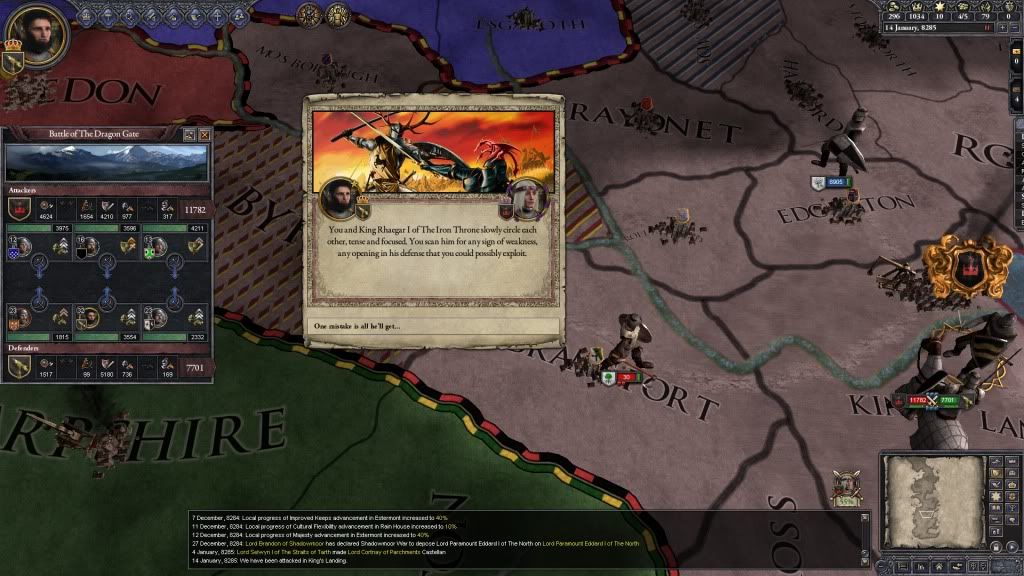Click King Rhaegar's portrait in the event popup

pos(527,199)
